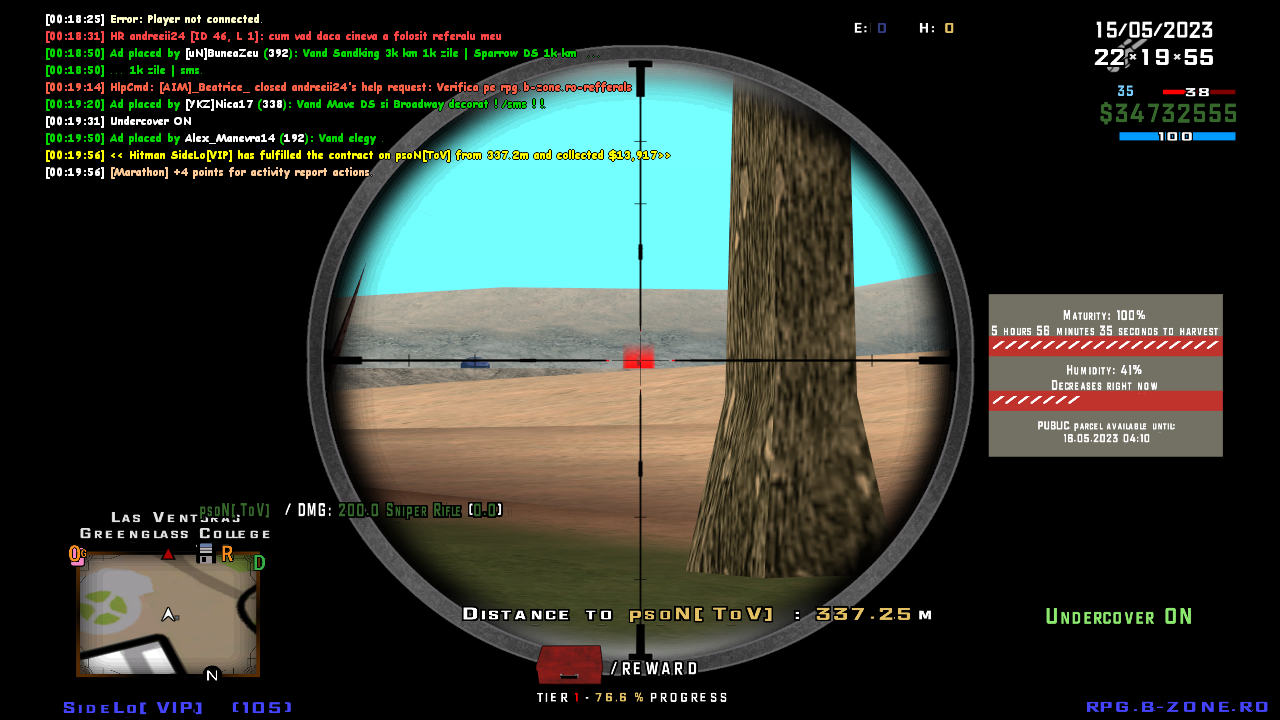This screenshot has width=1280, height=720.
Task: Click the North indicator below the minimap
Action: (x=211, y=674)
